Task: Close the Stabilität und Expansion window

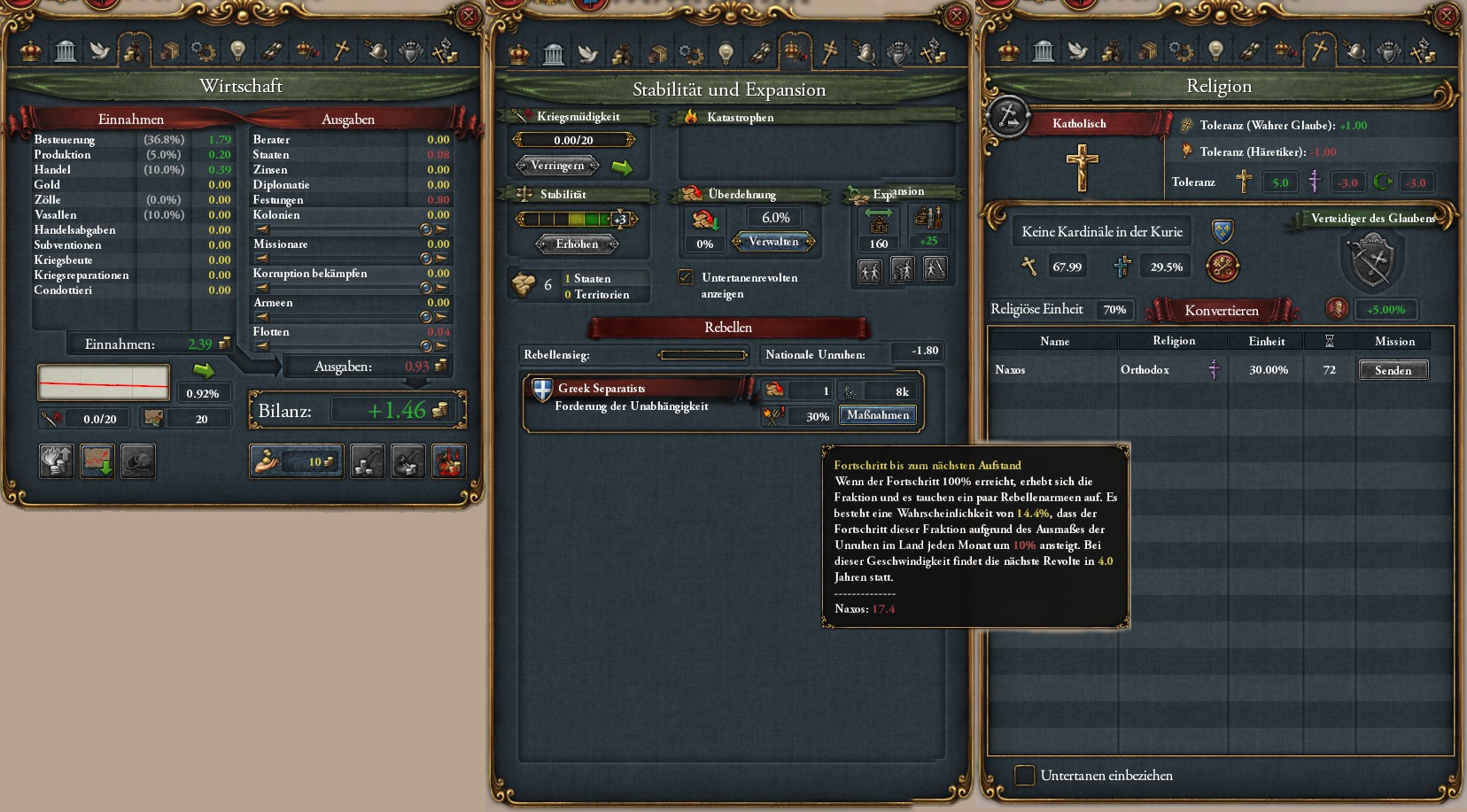Action: 956,16
